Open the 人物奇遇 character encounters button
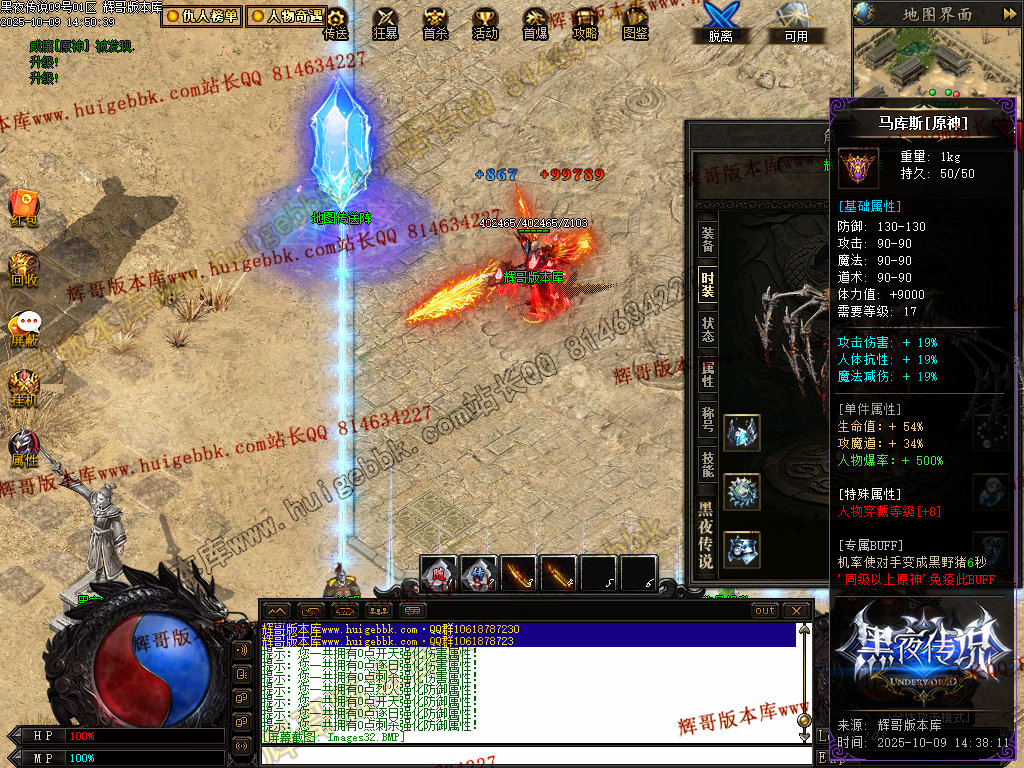The height and width of the screenshot is (768, 1024). [x=287, y=16]
